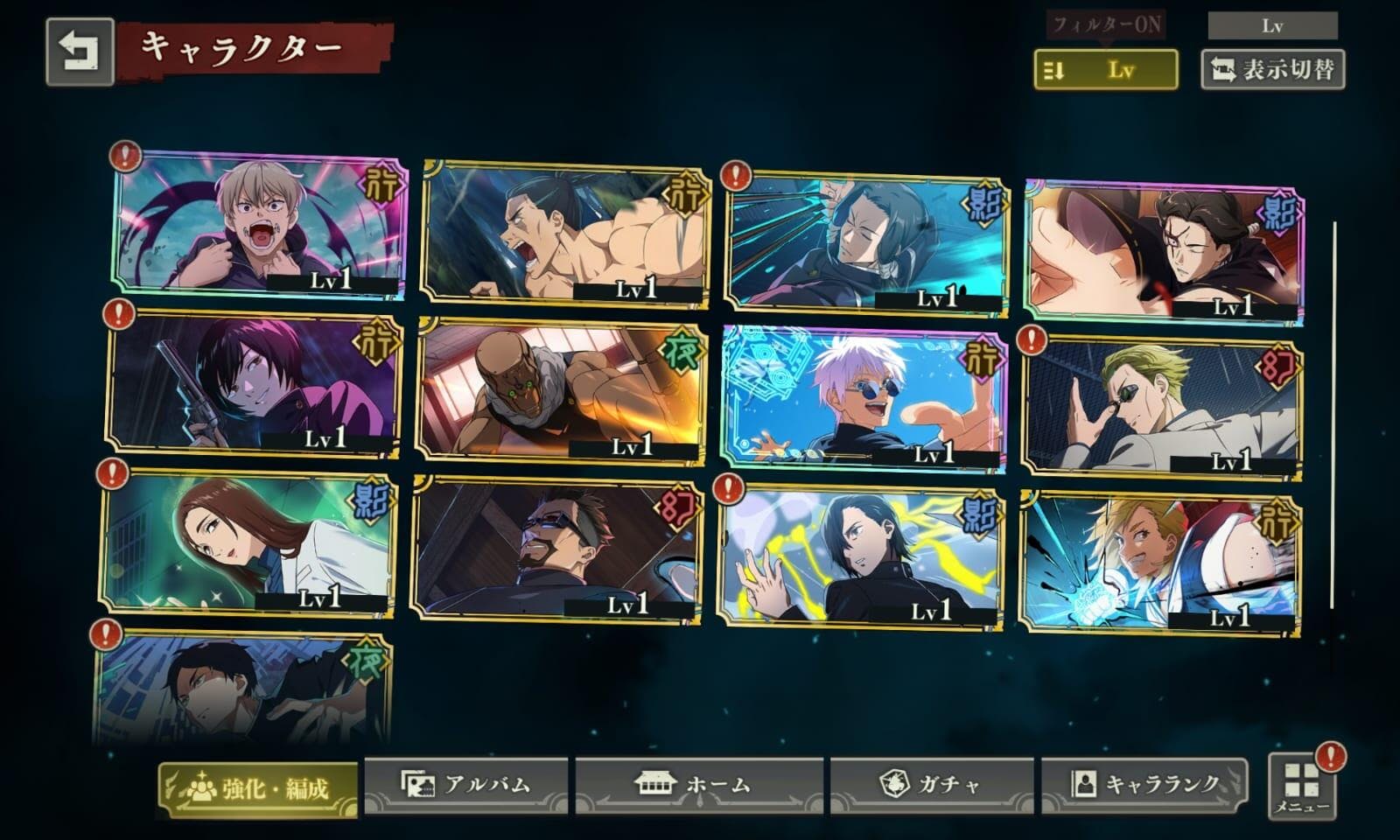1400x840 pixels.
Task: Select the partially visible bottom-row character card
Action: point(243,687)
